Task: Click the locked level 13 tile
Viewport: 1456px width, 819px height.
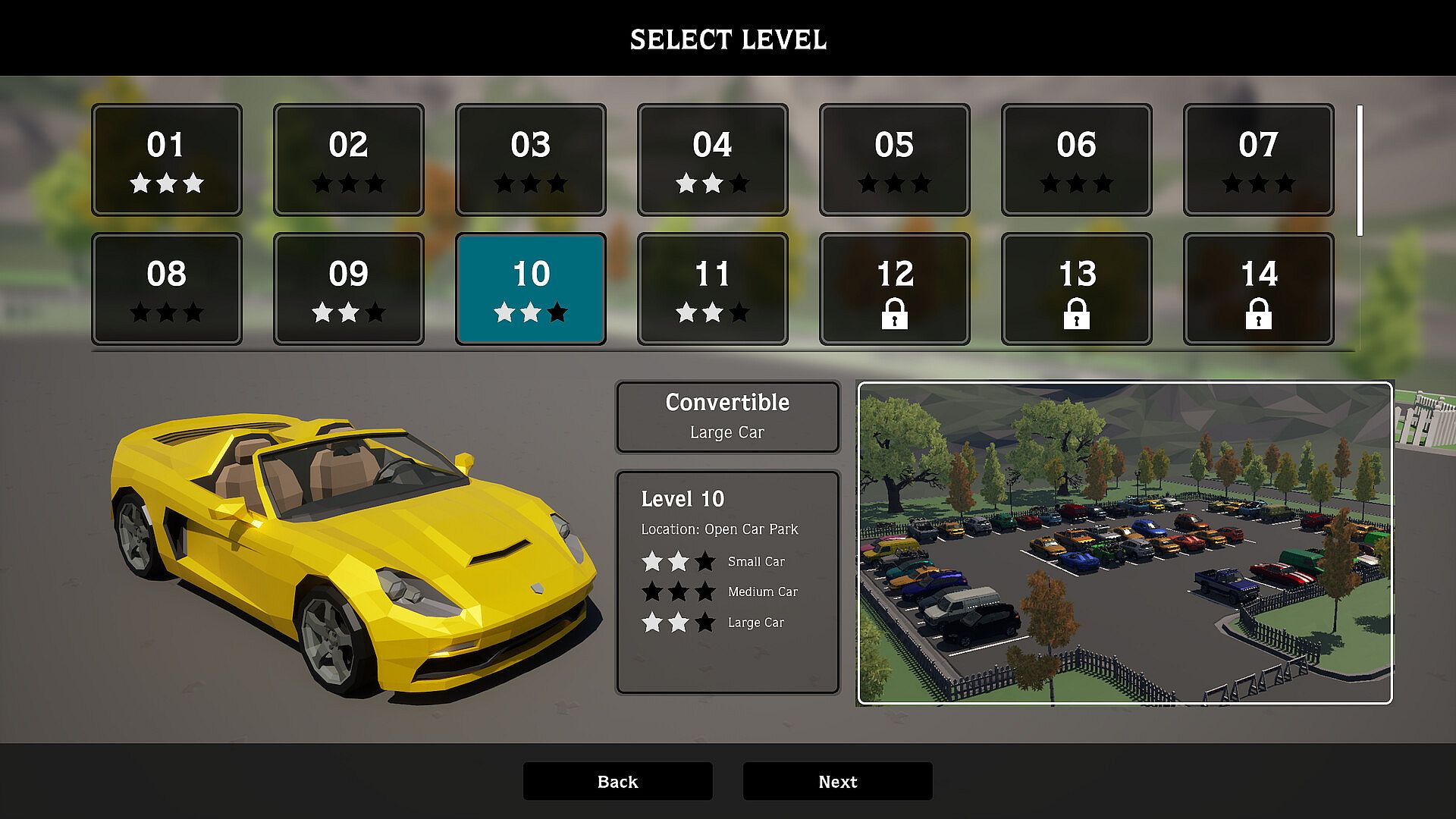Action: pos(1077,289)
